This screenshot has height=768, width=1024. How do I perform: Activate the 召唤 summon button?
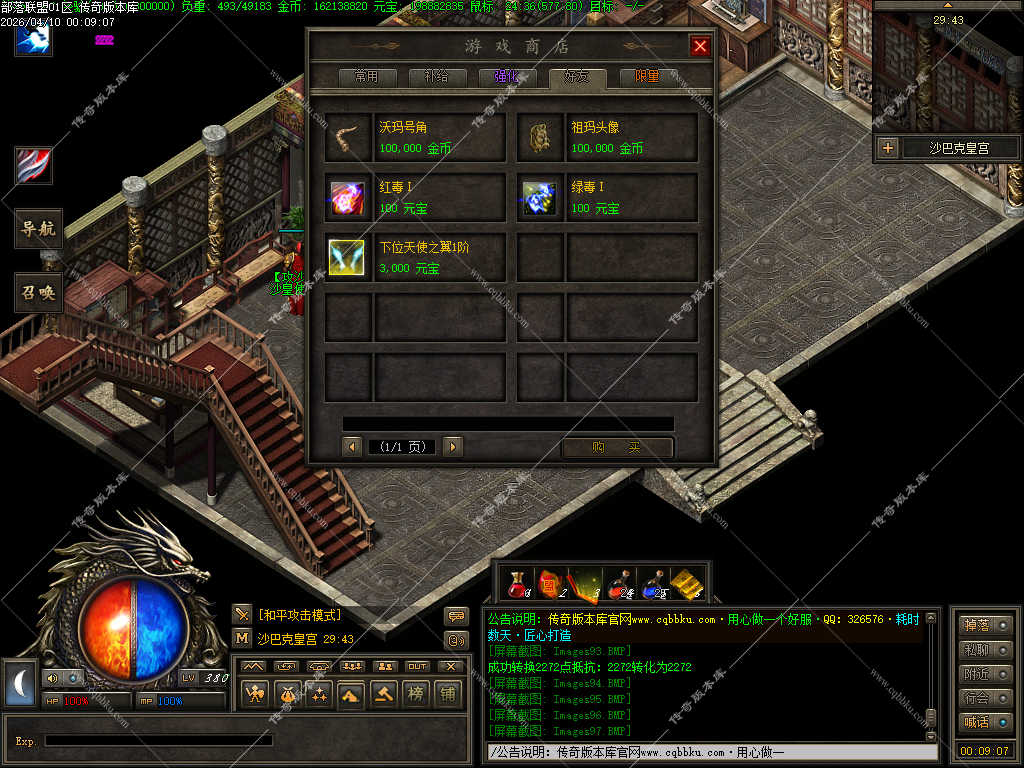[39, 292]
